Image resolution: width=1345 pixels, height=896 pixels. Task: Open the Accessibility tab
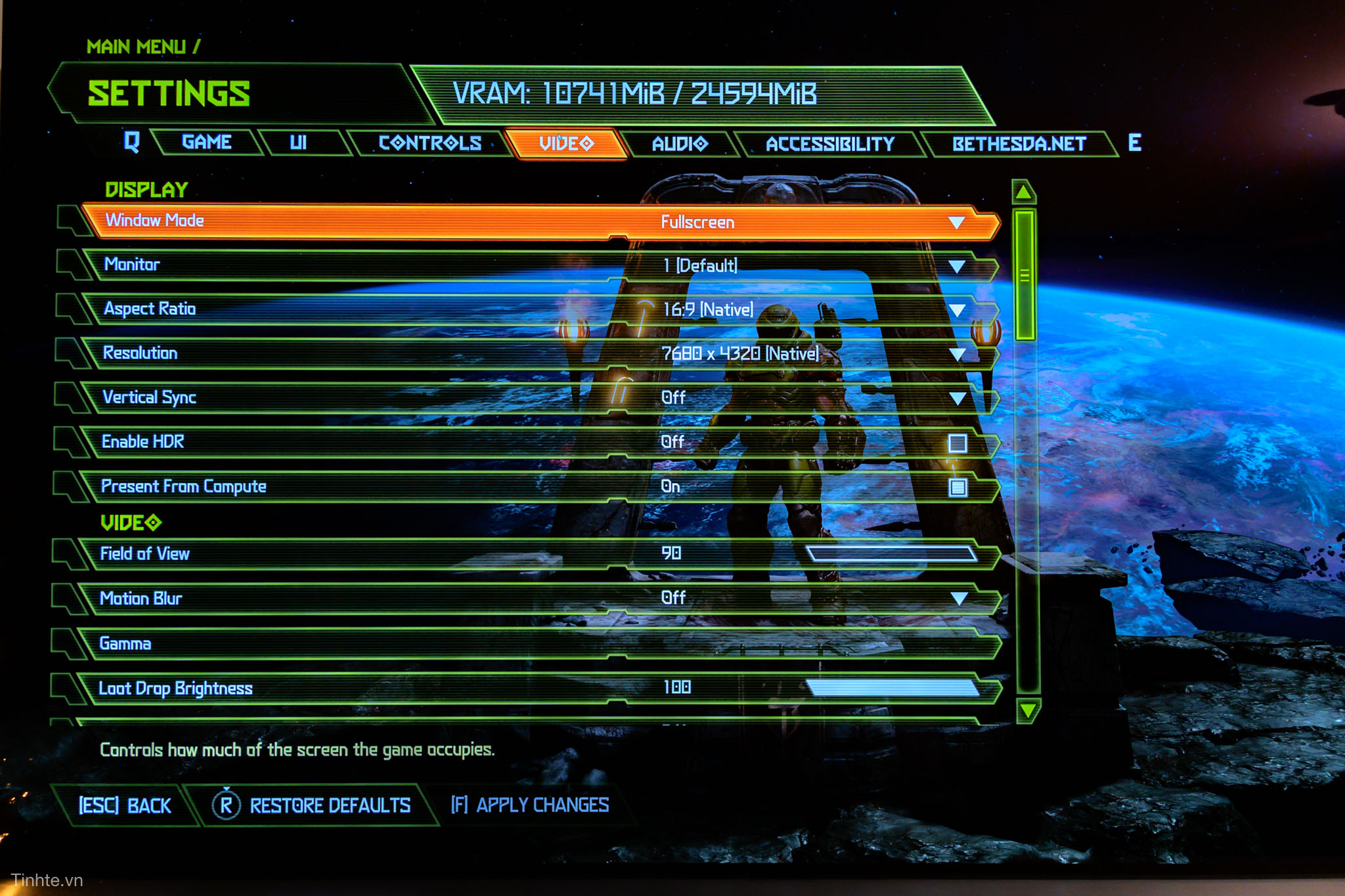(829, 144)
